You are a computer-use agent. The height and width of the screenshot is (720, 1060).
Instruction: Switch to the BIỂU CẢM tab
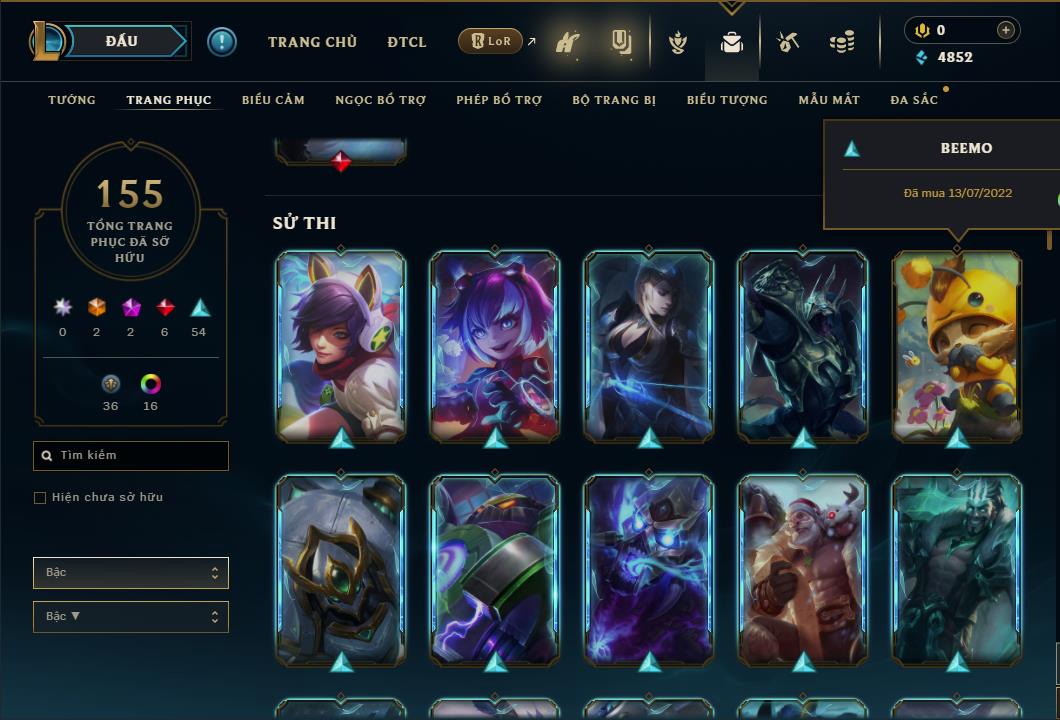(x=273, y=100)
